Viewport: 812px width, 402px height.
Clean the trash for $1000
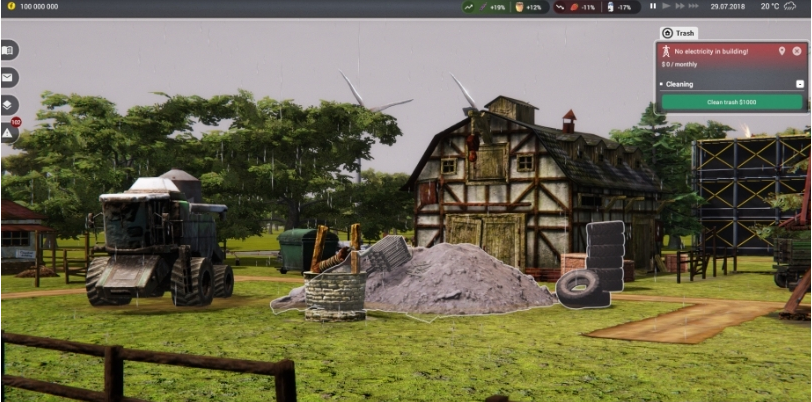click(x=731, y=102)
